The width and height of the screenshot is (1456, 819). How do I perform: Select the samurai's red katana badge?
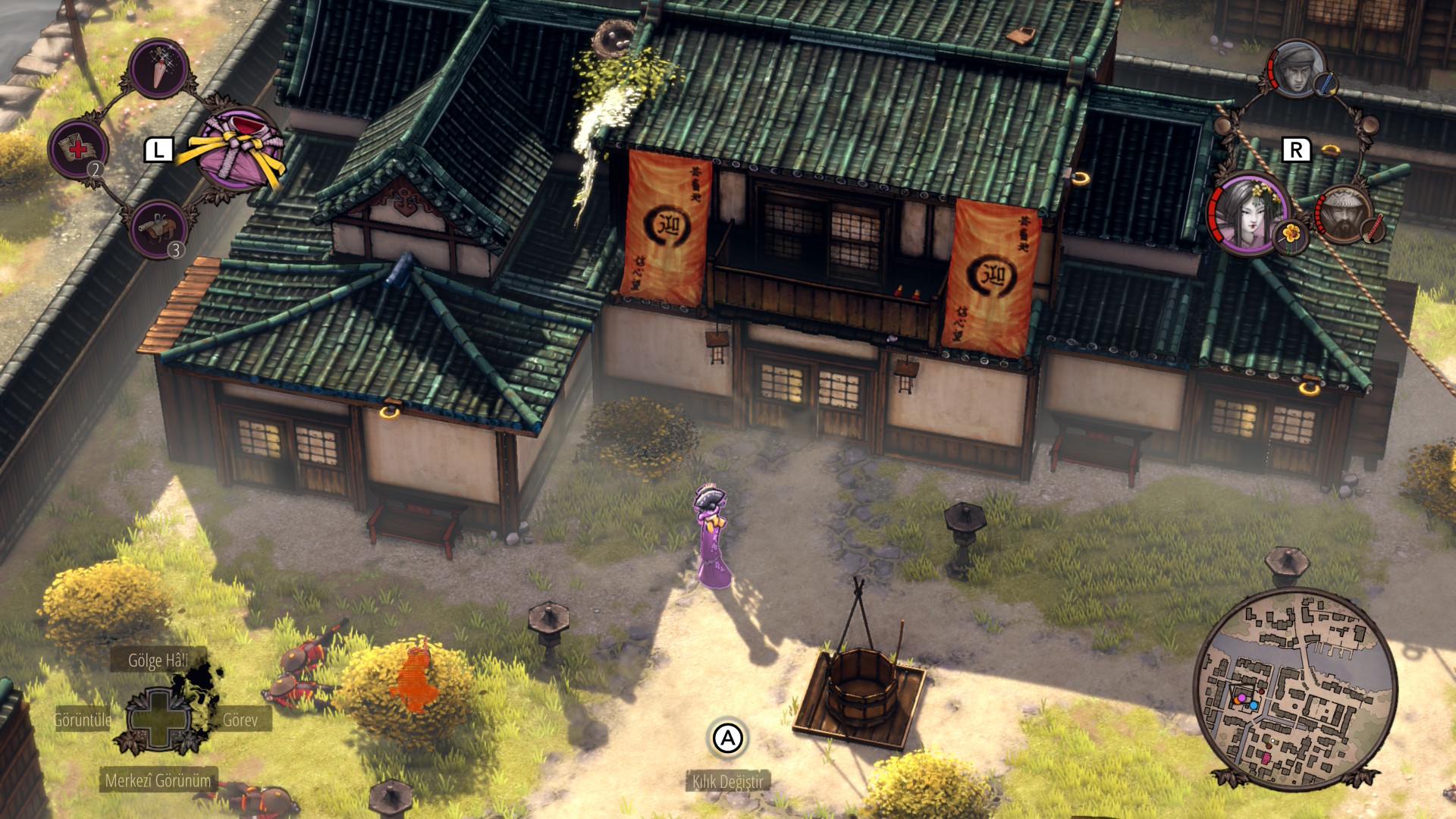pos(1373,228)
